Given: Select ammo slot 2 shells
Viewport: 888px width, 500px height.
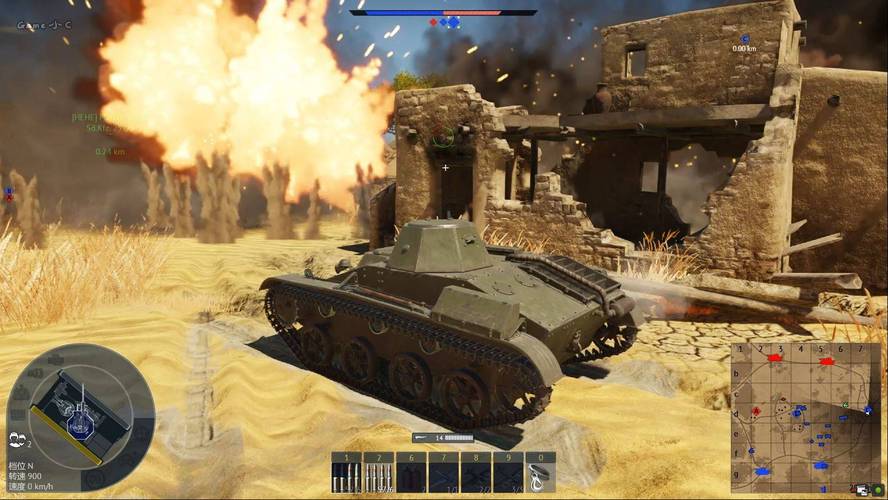Looking at the screenshot, I should click(379, 473).
